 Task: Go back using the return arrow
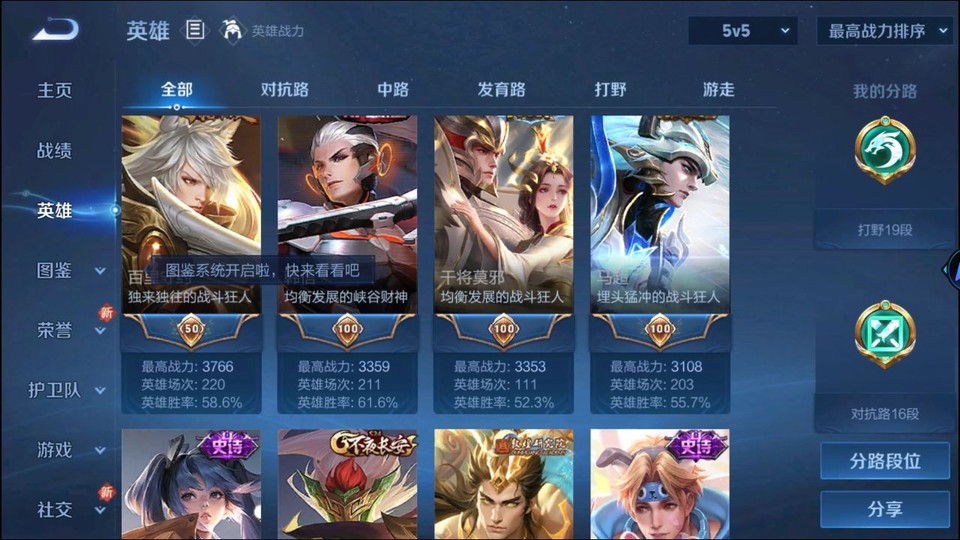pyautogui.click(x=54, y=30)
